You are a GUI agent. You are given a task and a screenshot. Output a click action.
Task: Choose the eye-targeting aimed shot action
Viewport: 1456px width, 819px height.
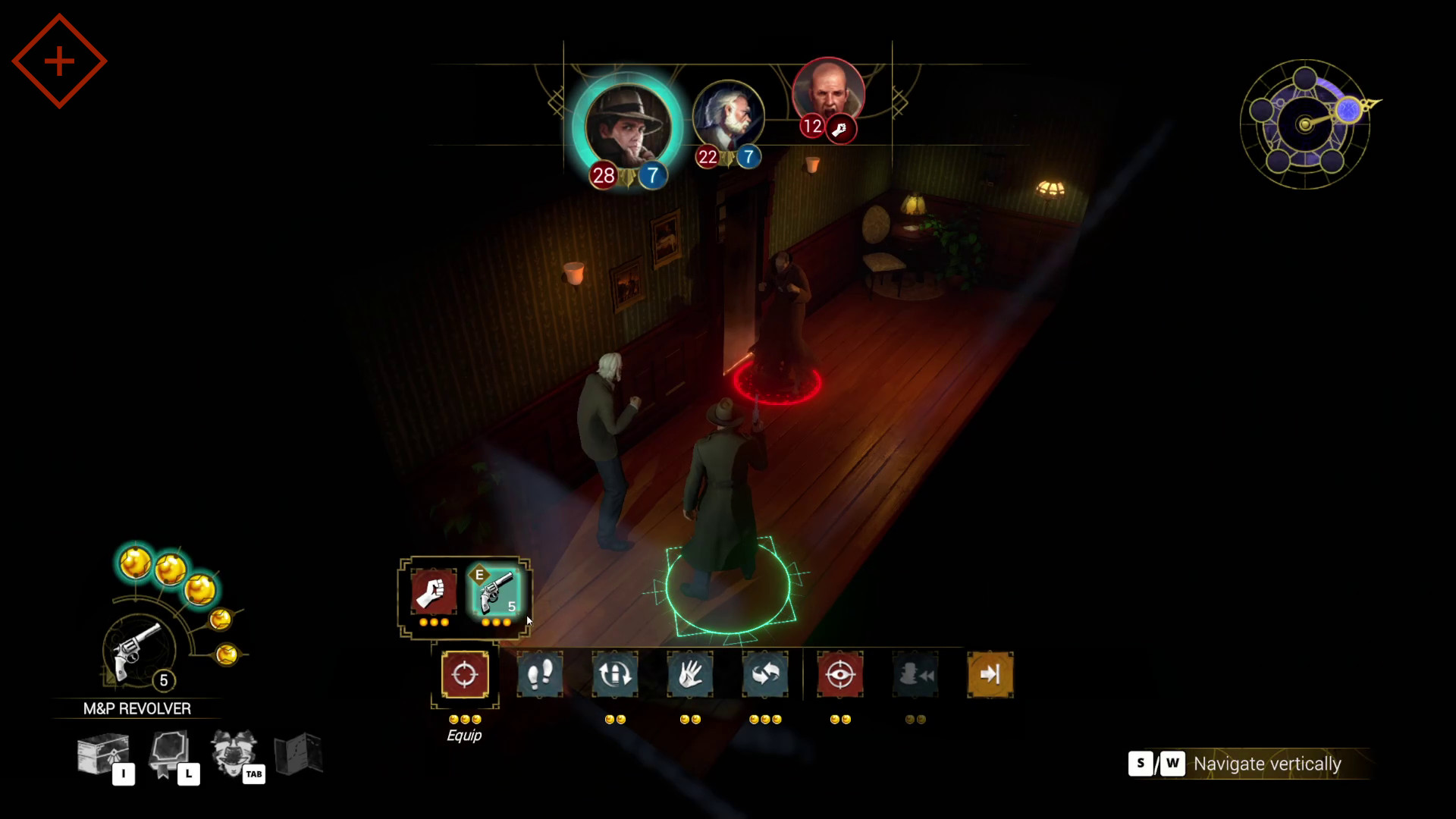coord(840,675)
